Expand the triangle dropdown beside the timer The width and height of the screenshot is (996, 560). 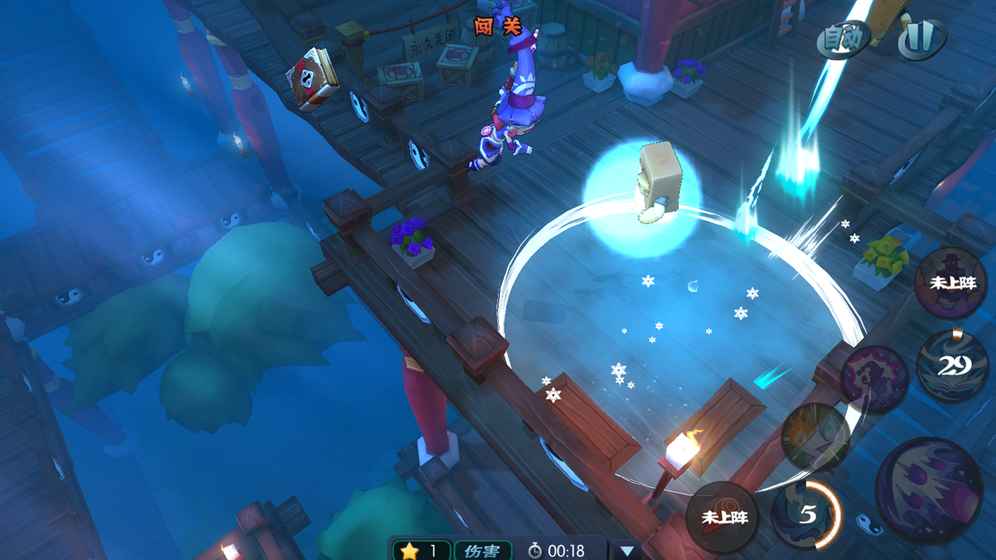click(x=627, y=550)
